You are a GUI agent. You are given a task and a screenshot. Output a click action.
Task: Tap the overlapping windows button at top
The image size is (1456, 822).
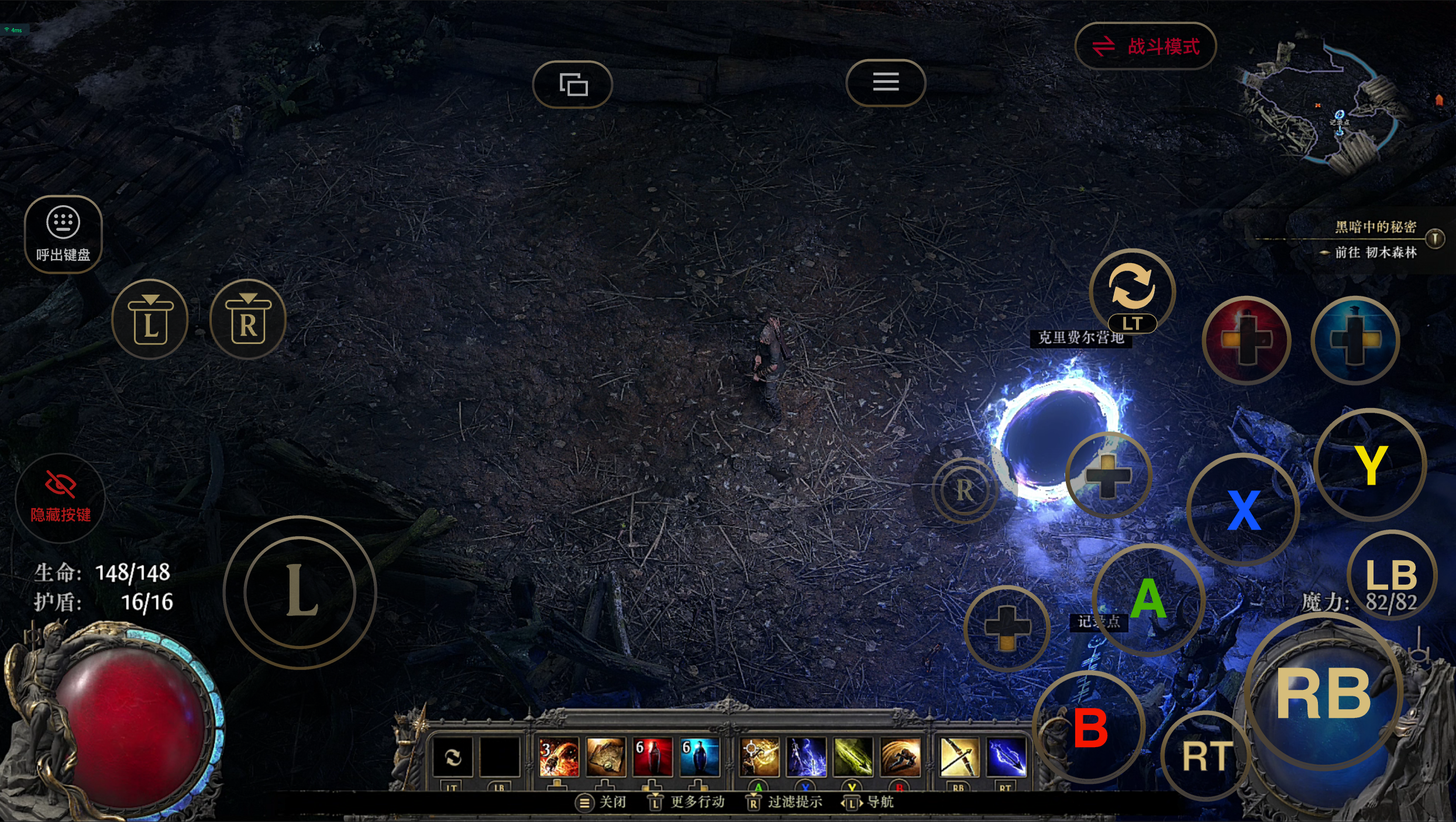[573, 84]
